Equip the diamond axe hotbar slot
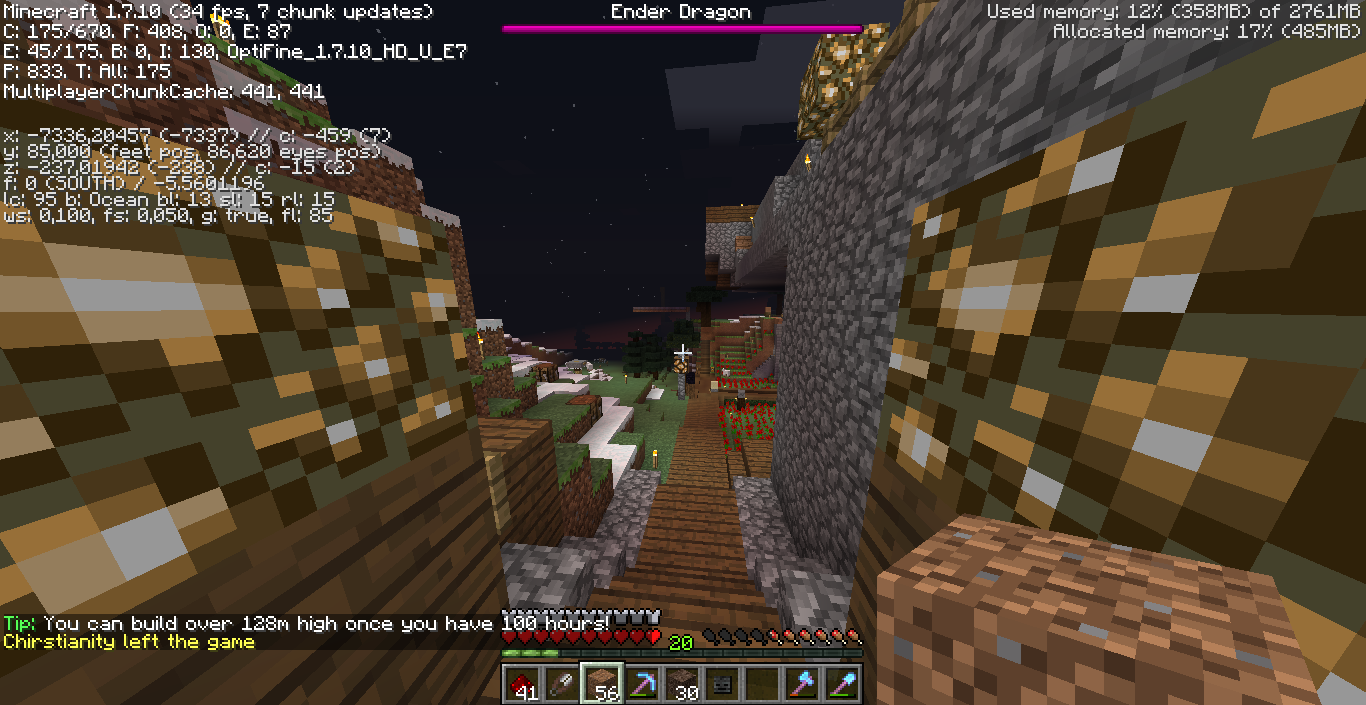 tap(802, 684)
